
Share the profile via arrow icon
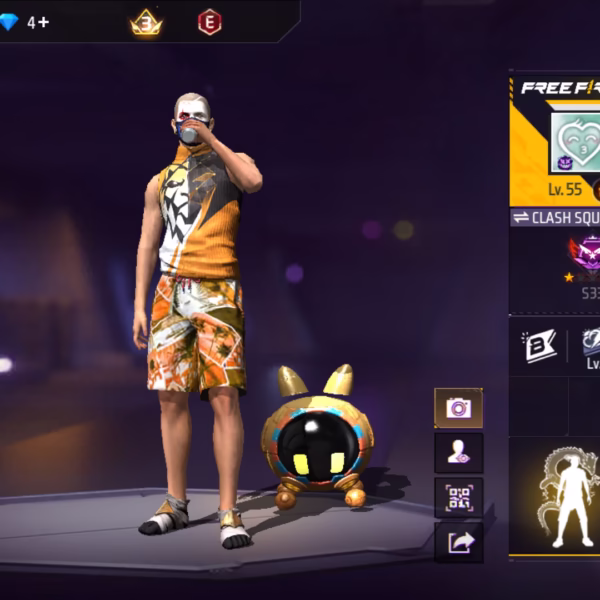click(x=458, y=542)
